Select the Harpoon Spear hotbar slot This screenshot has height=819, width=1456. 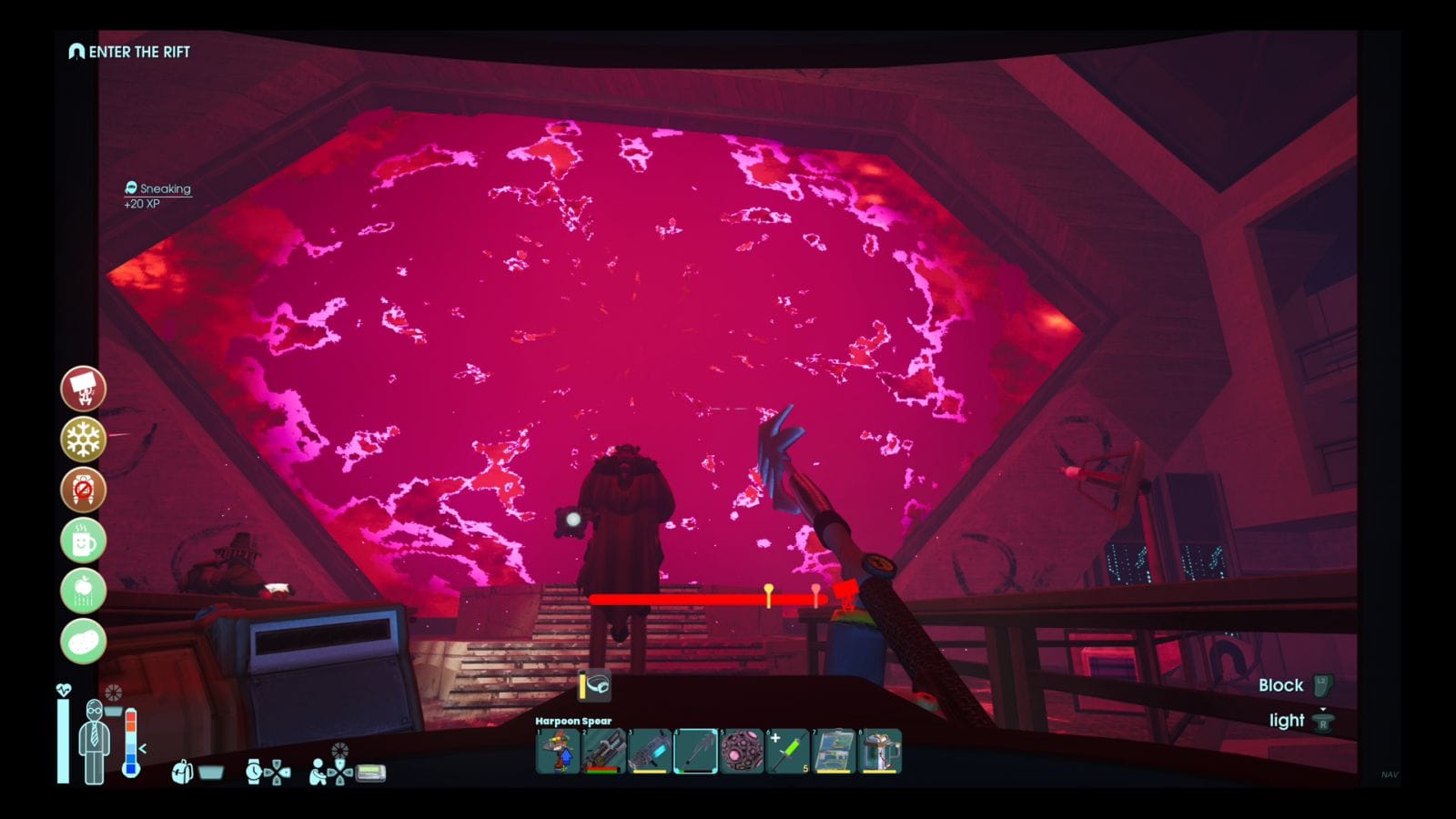695,752
